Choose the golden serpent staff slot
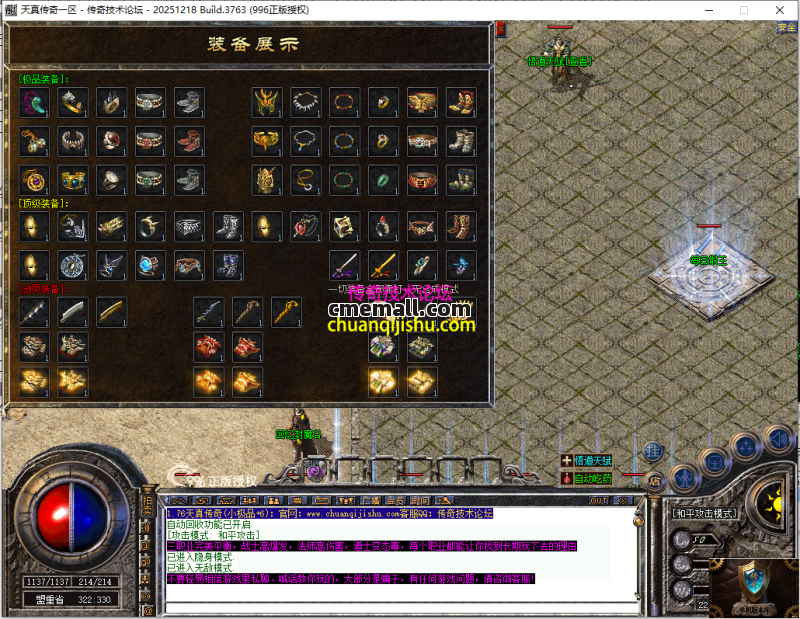Image resolution: width=800 pixels, height=619 pixels. [286, 311]
